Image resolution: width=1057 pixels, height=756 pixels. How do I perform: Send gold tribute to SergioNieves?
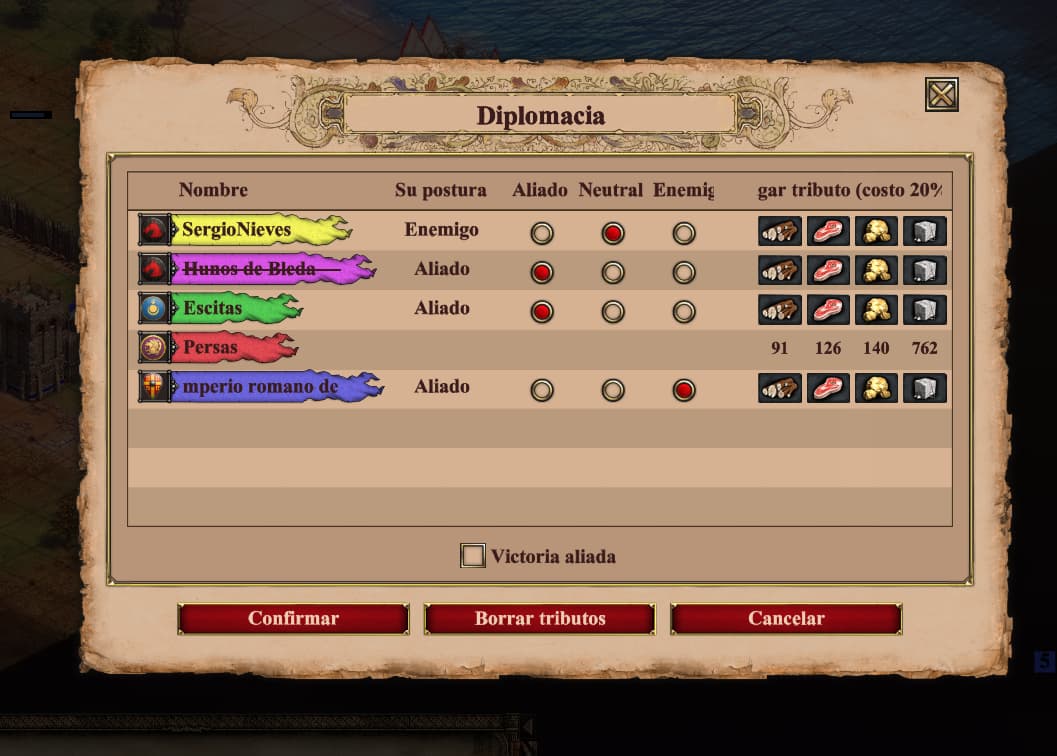click(877, 232)
